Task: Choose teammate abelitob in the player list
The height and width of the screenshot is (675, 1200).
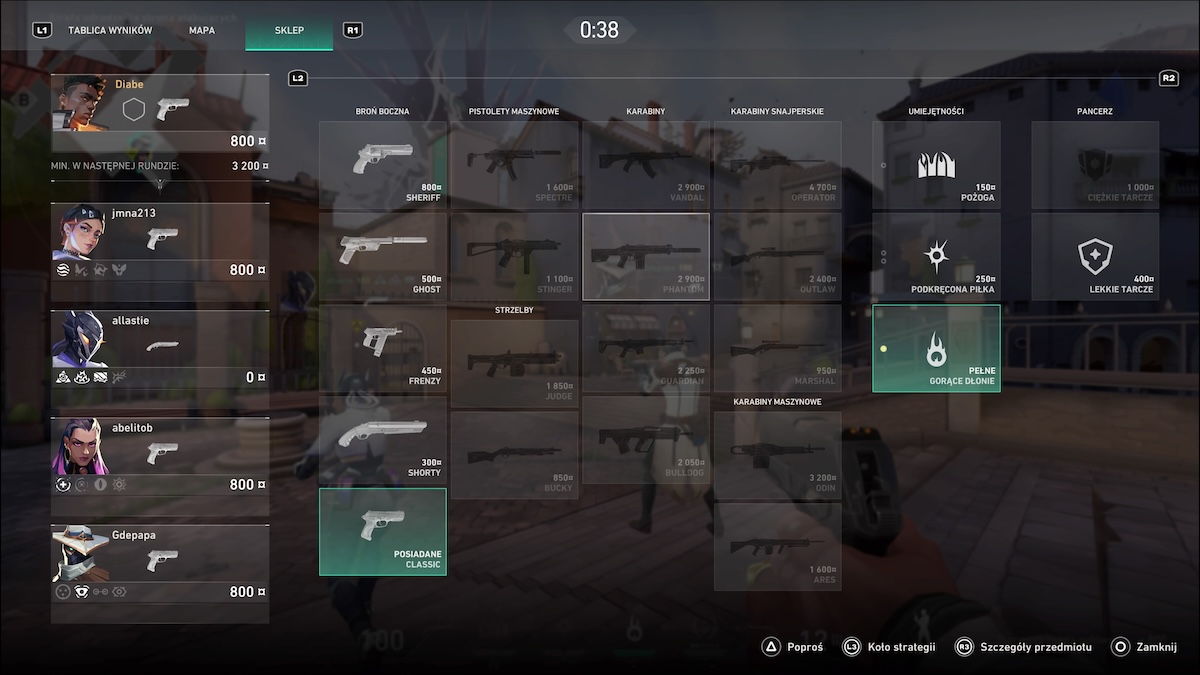Action: coord(160,456)
